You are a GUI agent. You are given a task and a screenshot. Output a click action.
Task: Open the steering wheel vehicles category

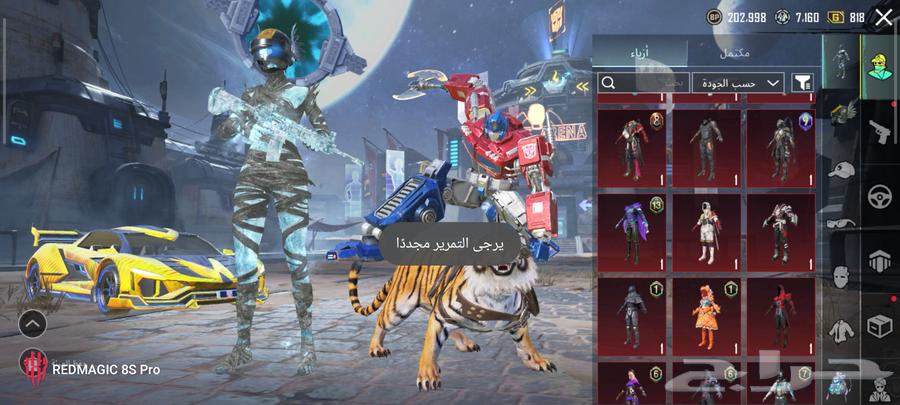(x=881, y=195)
